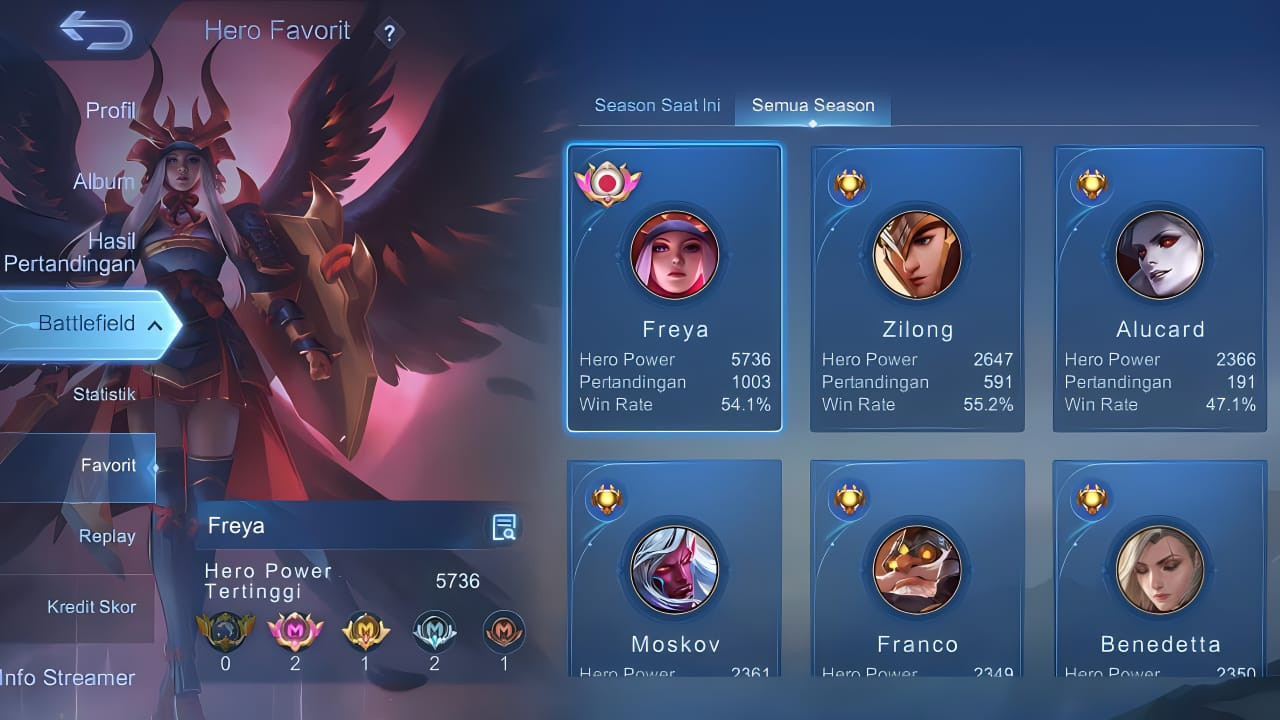Choose the Franco hero card
The width and height of the screenshot is (1280, 720).
click(x=917, y=572)
